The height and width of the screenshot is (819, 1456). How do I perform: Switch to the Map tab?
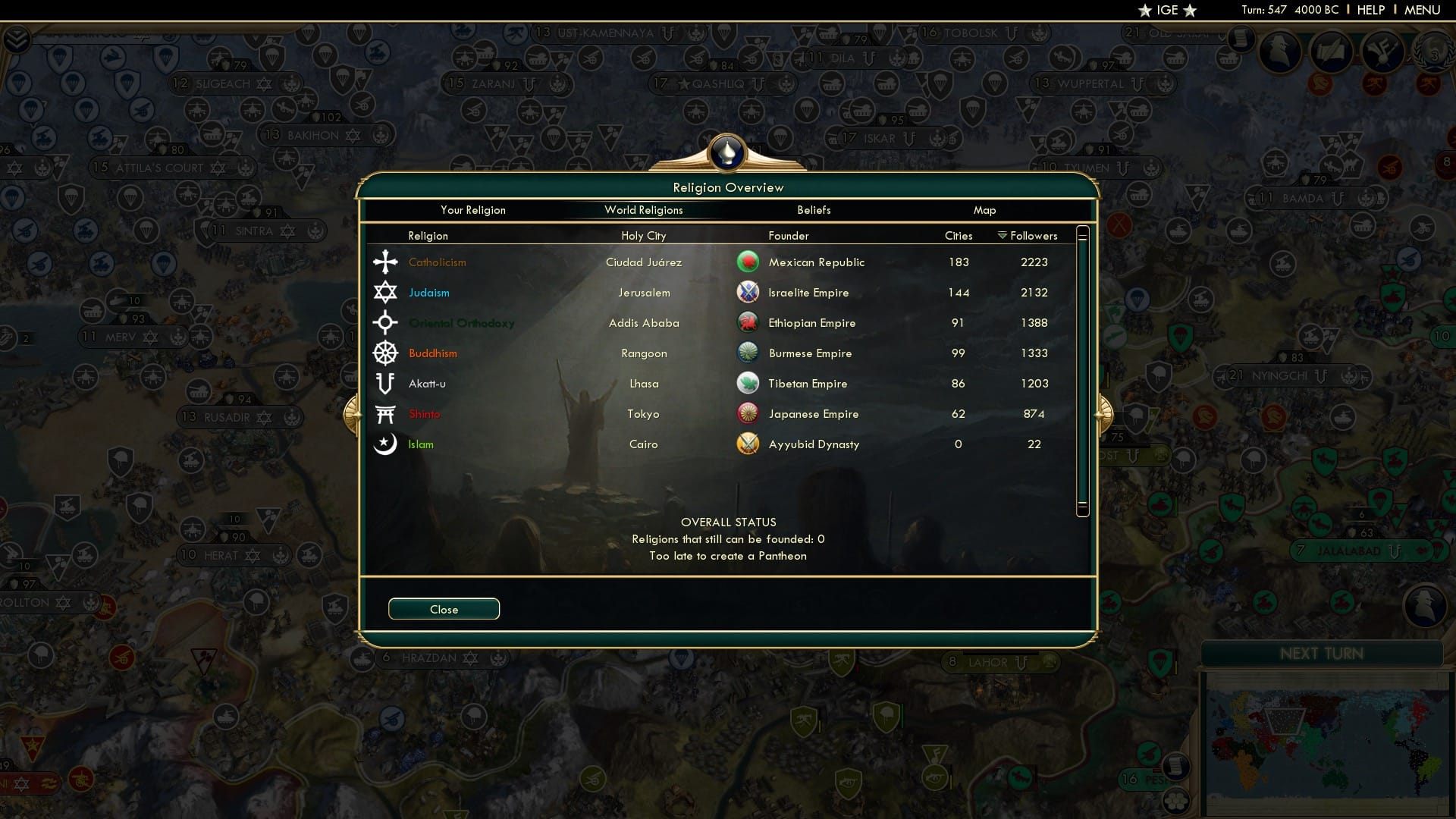coord(984,210)
